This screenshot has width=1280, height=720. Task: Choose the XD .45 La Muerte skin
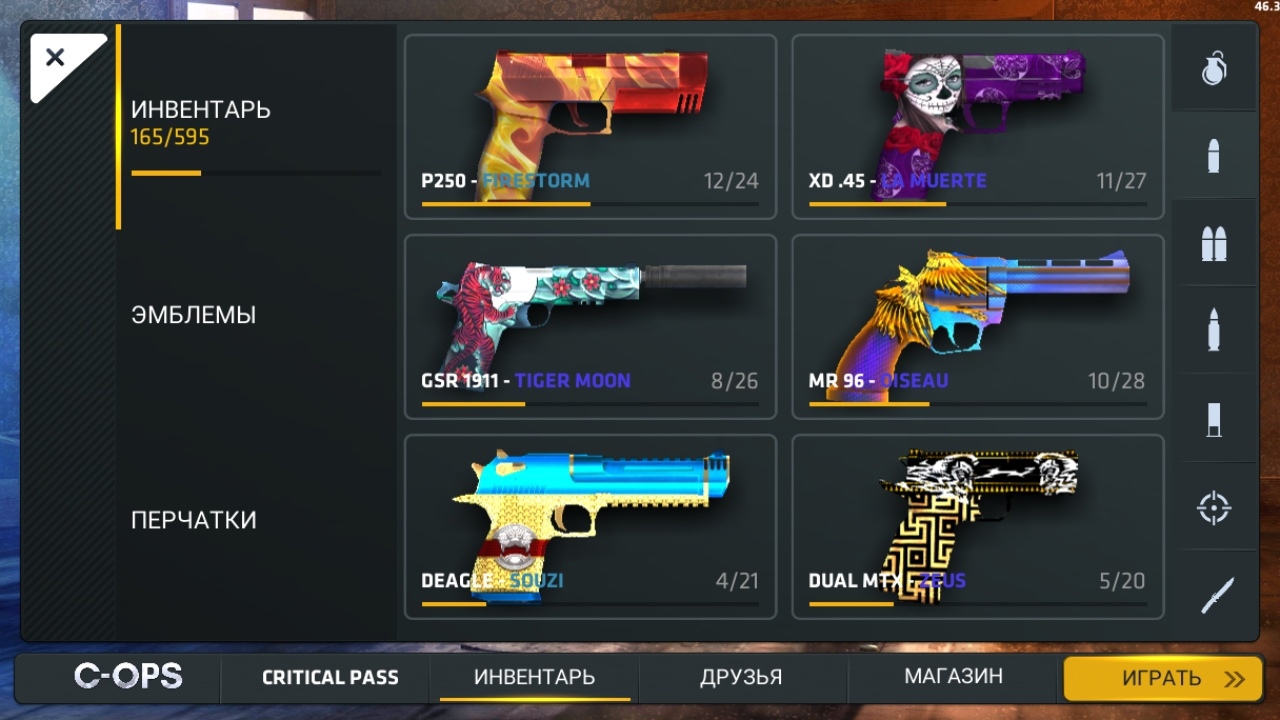coord(977,127)
